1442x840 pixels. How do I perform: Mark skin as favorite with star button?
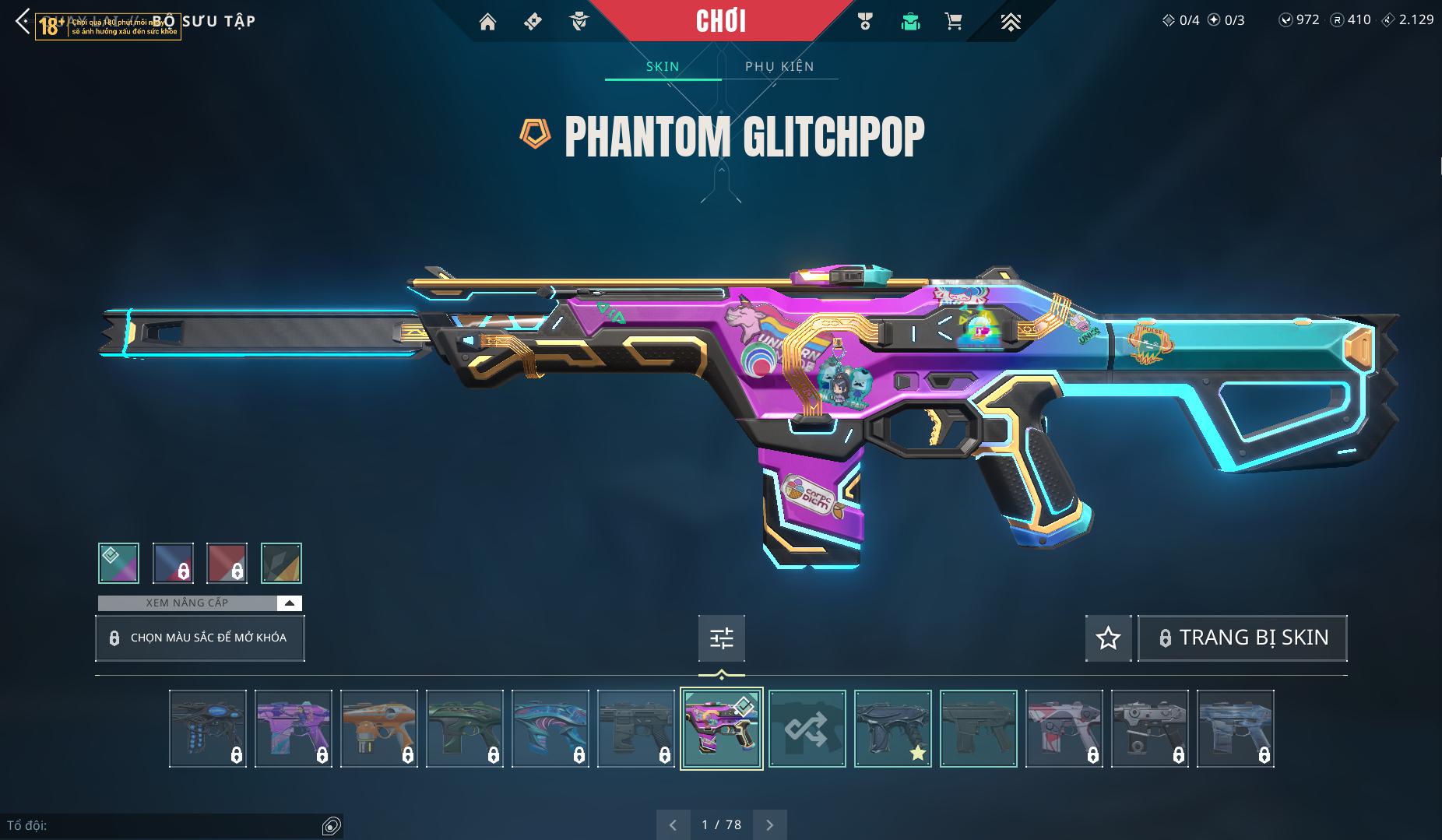1108,638
